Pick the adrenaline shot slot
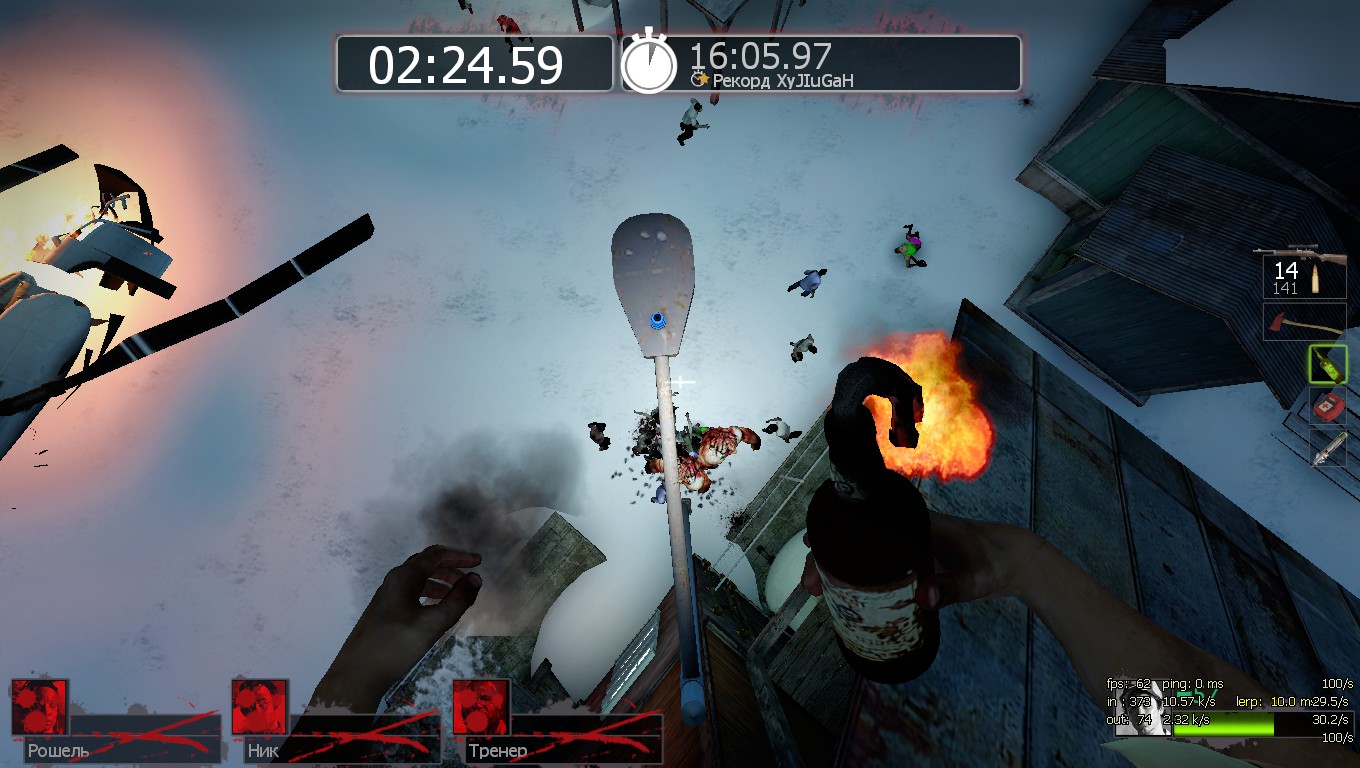 [1327, 449]
